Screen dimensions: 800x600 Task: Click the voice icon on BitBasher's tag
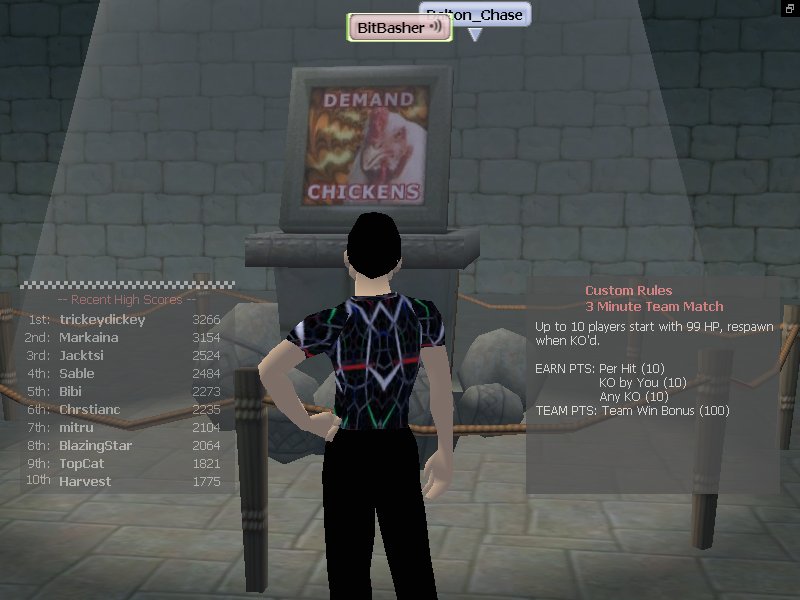click(x=435, y=28)
